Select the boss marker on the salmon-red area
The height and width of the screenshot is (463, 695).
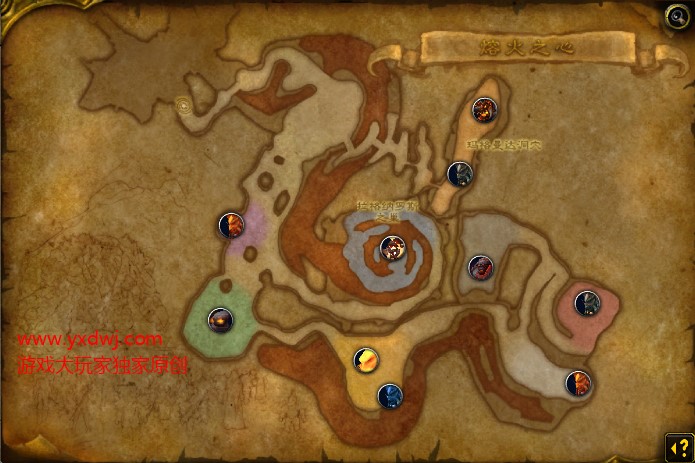click(x=587, y=302)
